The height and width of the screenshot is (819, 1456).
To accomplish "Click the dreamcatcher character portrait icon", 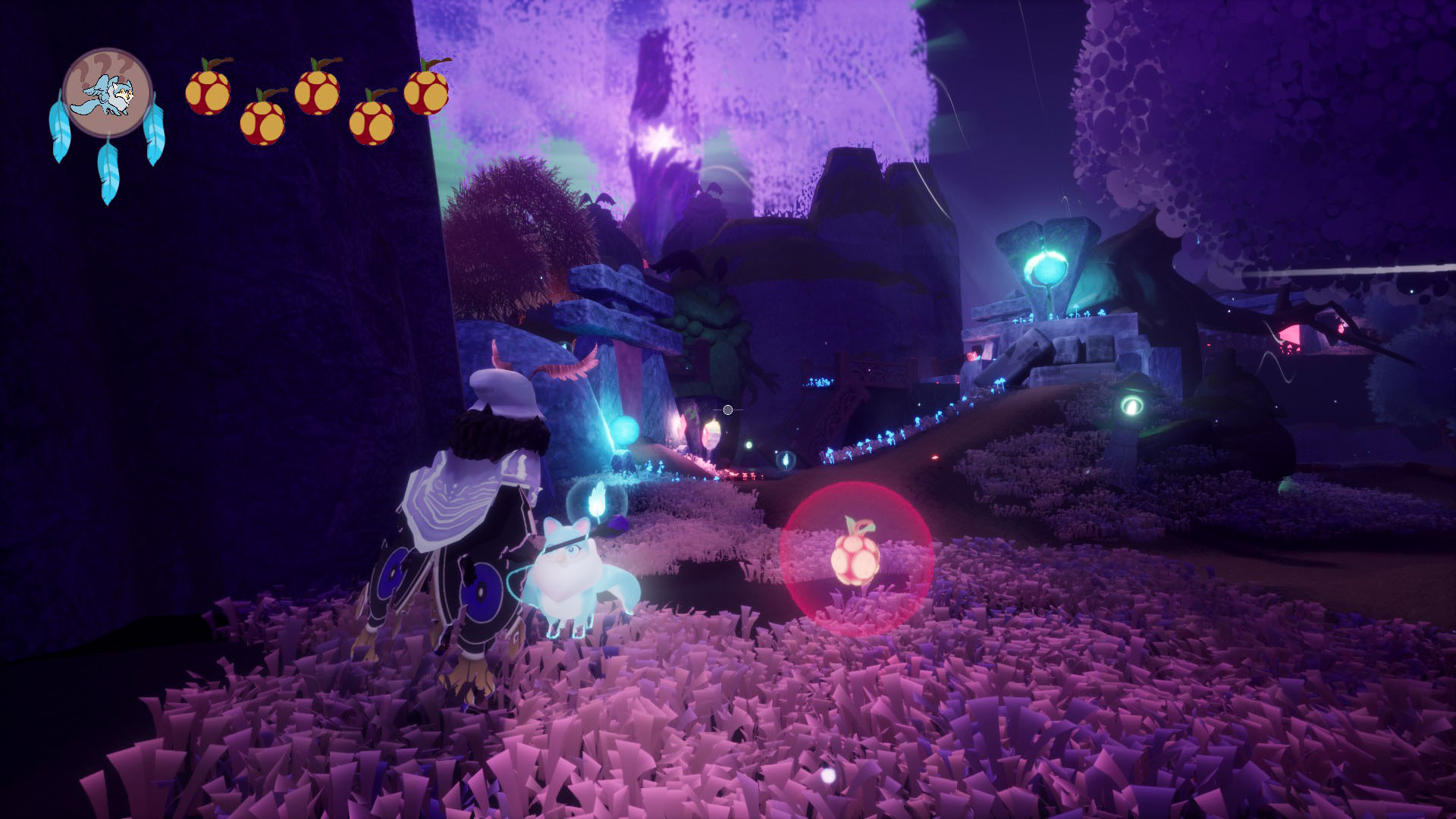I will point(107,94).
